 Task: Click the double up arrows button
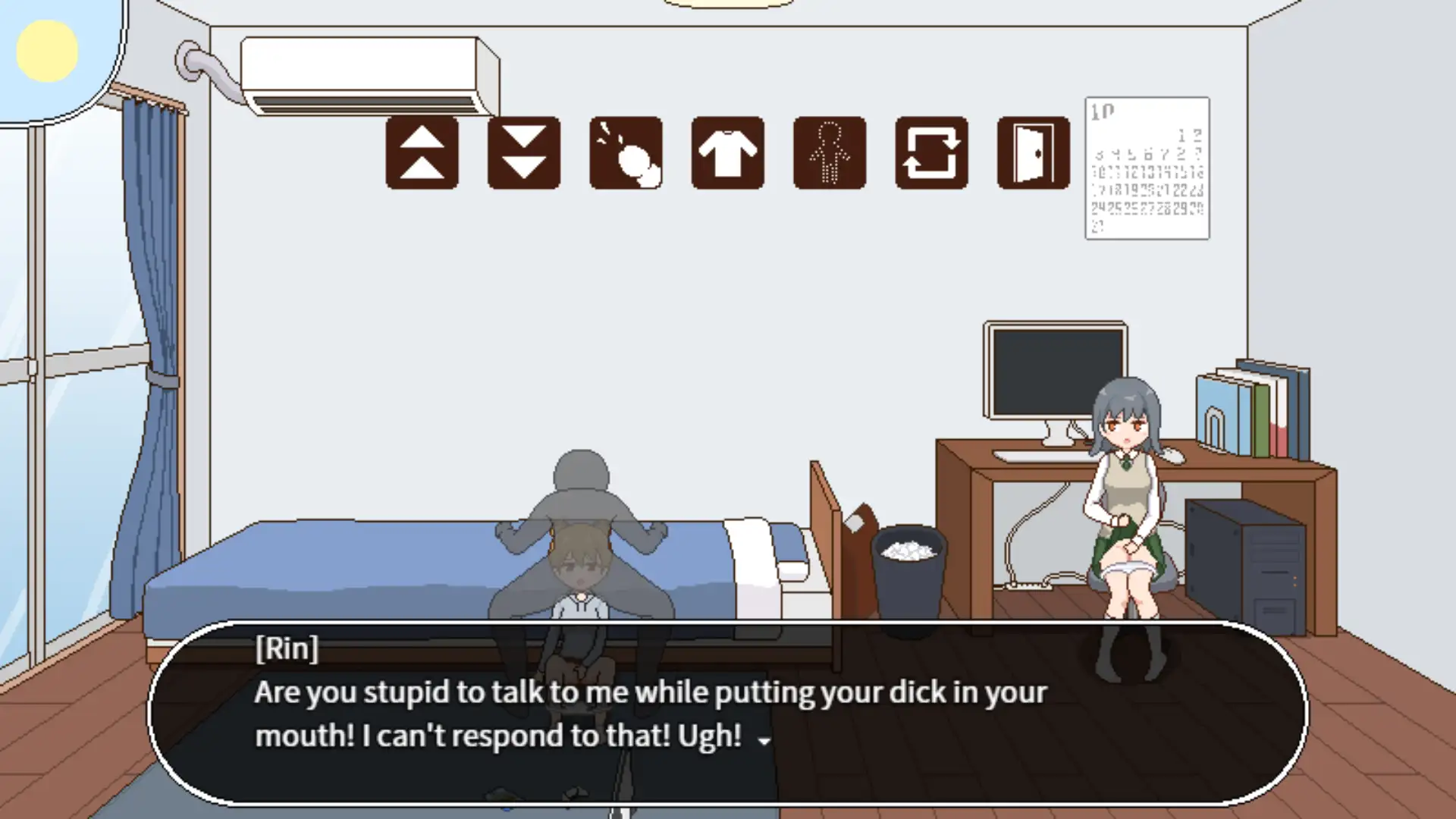tap(422, 152)
